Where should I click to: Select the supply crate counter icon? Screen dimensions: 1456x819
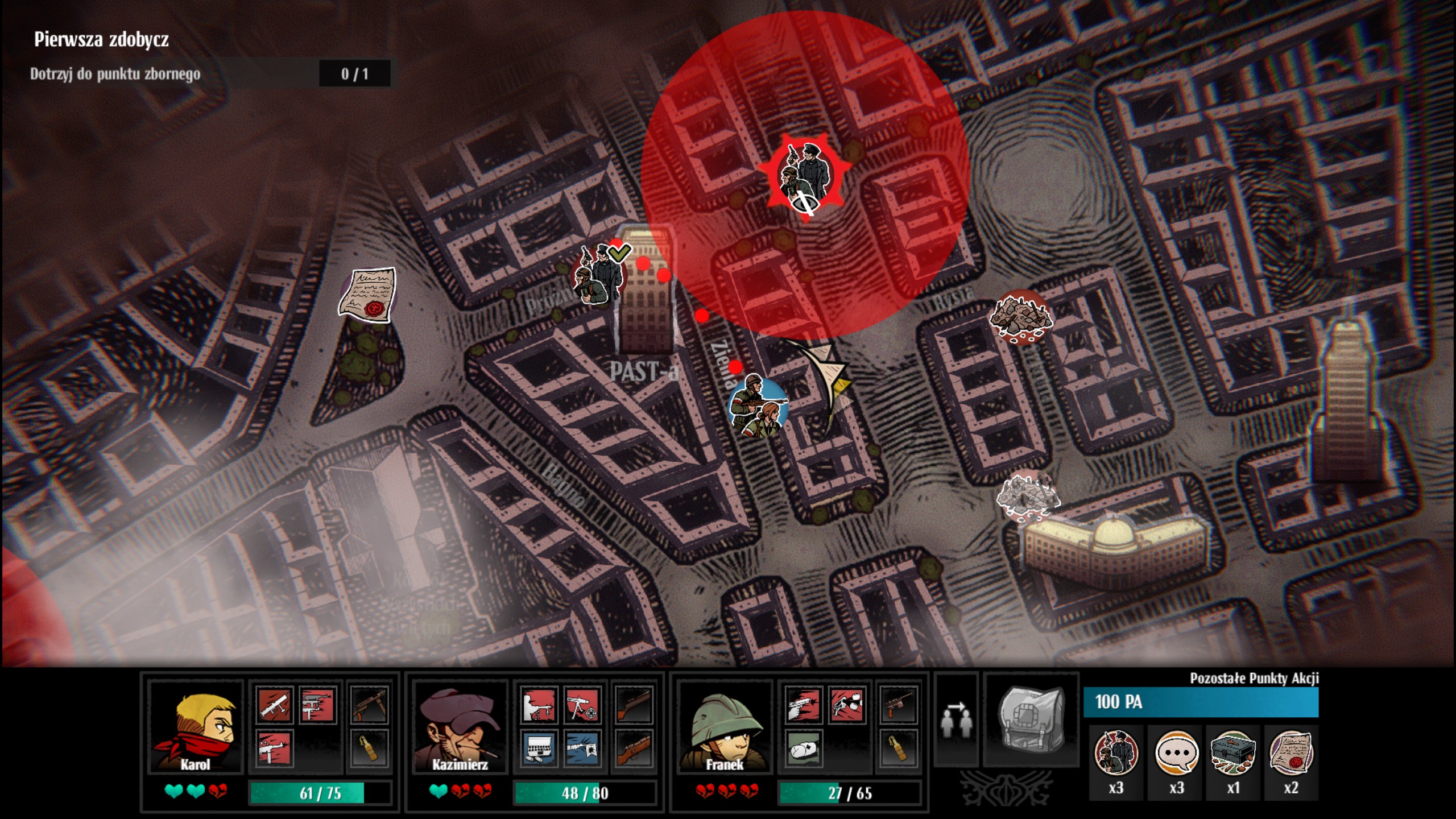(1233, 754)
